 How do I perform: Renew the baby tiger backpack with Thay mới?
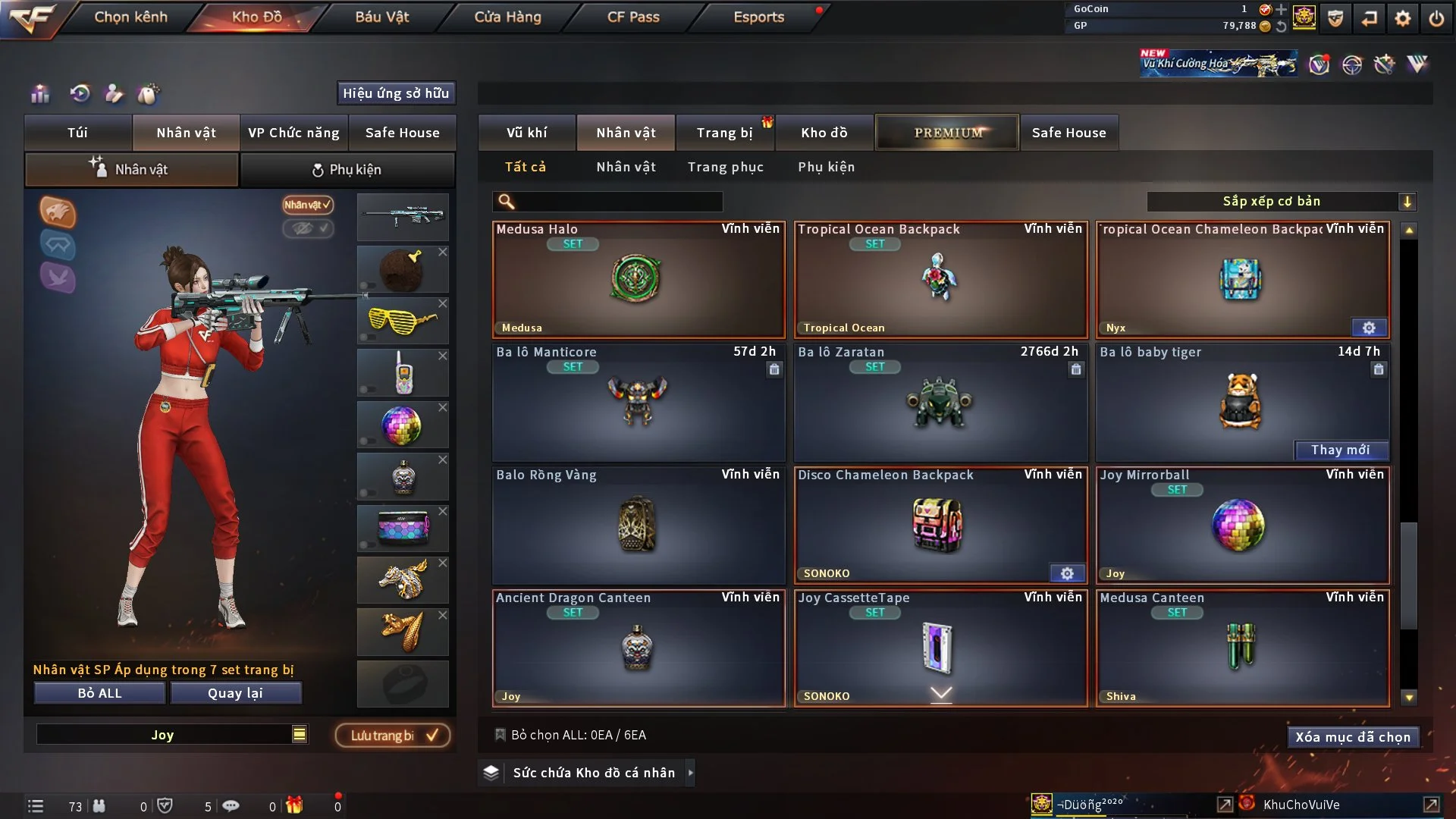(x=1340, y=450)
